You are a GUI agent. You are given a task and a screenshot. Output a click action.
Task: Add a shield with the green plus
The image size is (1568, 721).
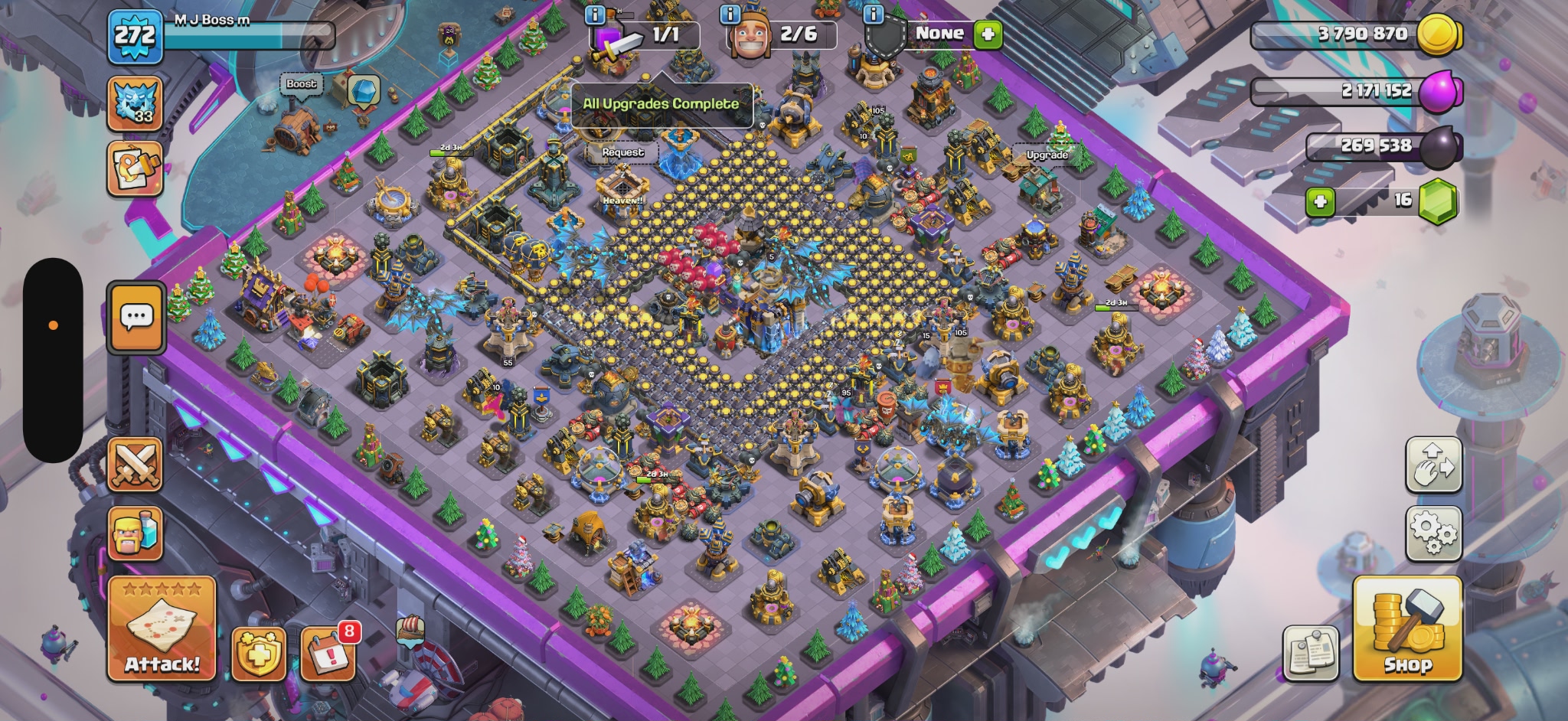(x=988, y=34)
